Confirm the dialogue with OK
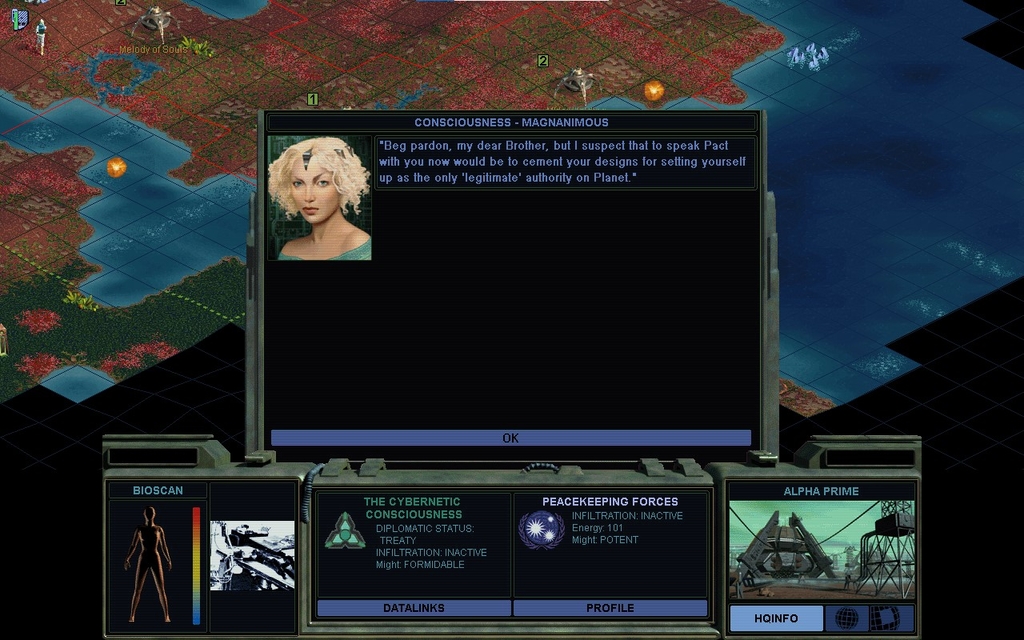 click(510, 438)
